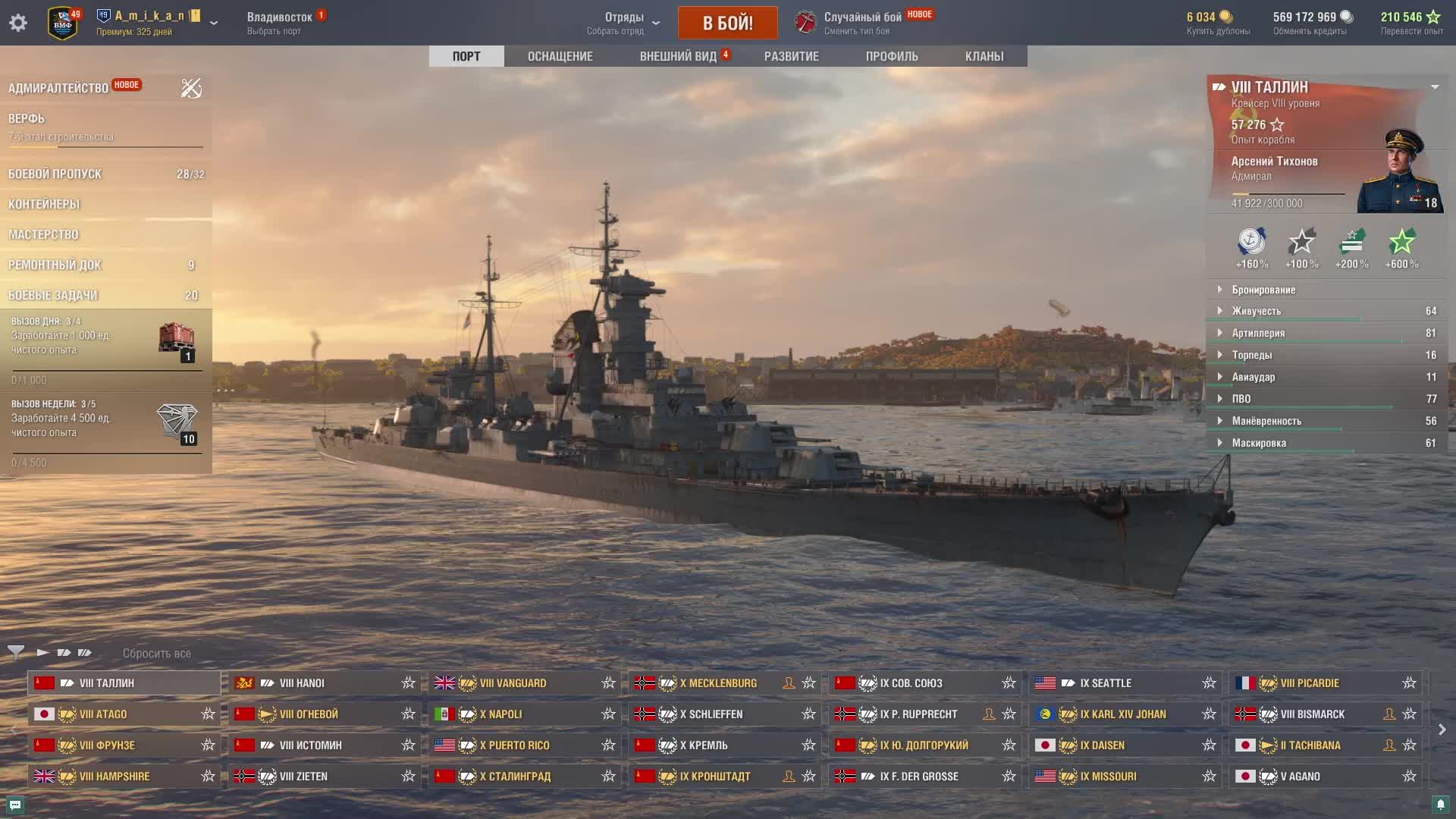
Task: Open commander Арсений Тихонов's portrait
Action: [1398, 173]
